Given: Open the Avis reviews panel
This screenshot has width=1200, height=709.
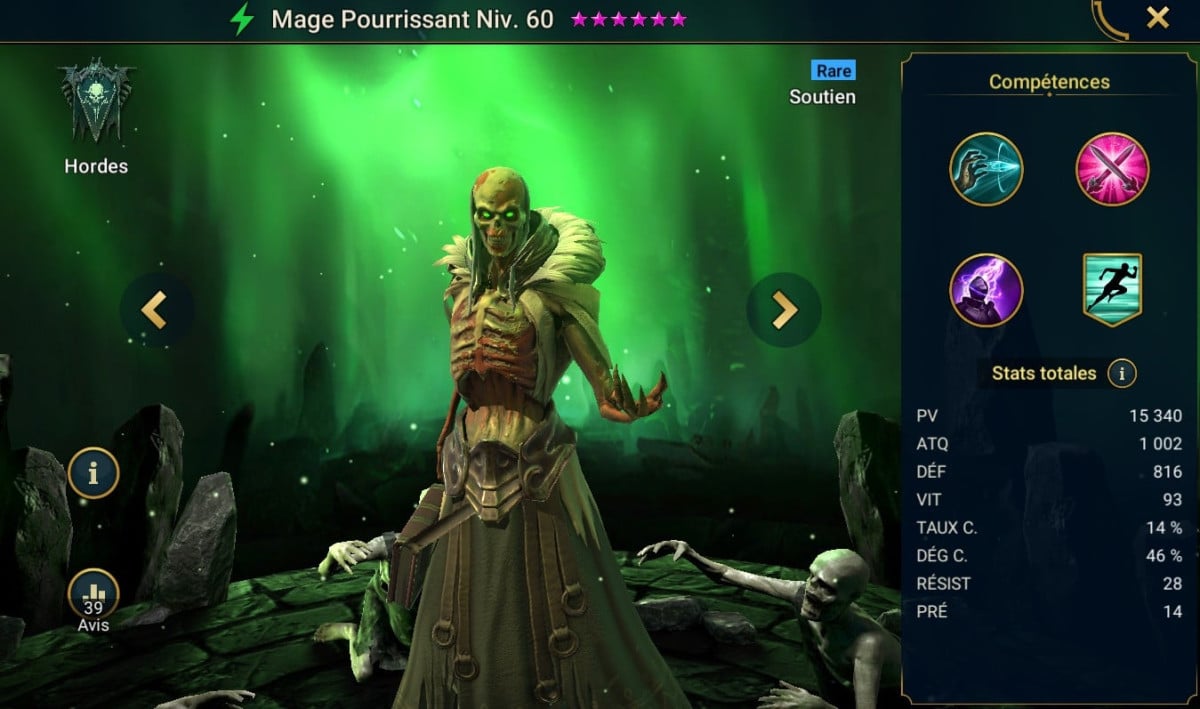Looking at the screenshot, I should (x=94, y=600).
